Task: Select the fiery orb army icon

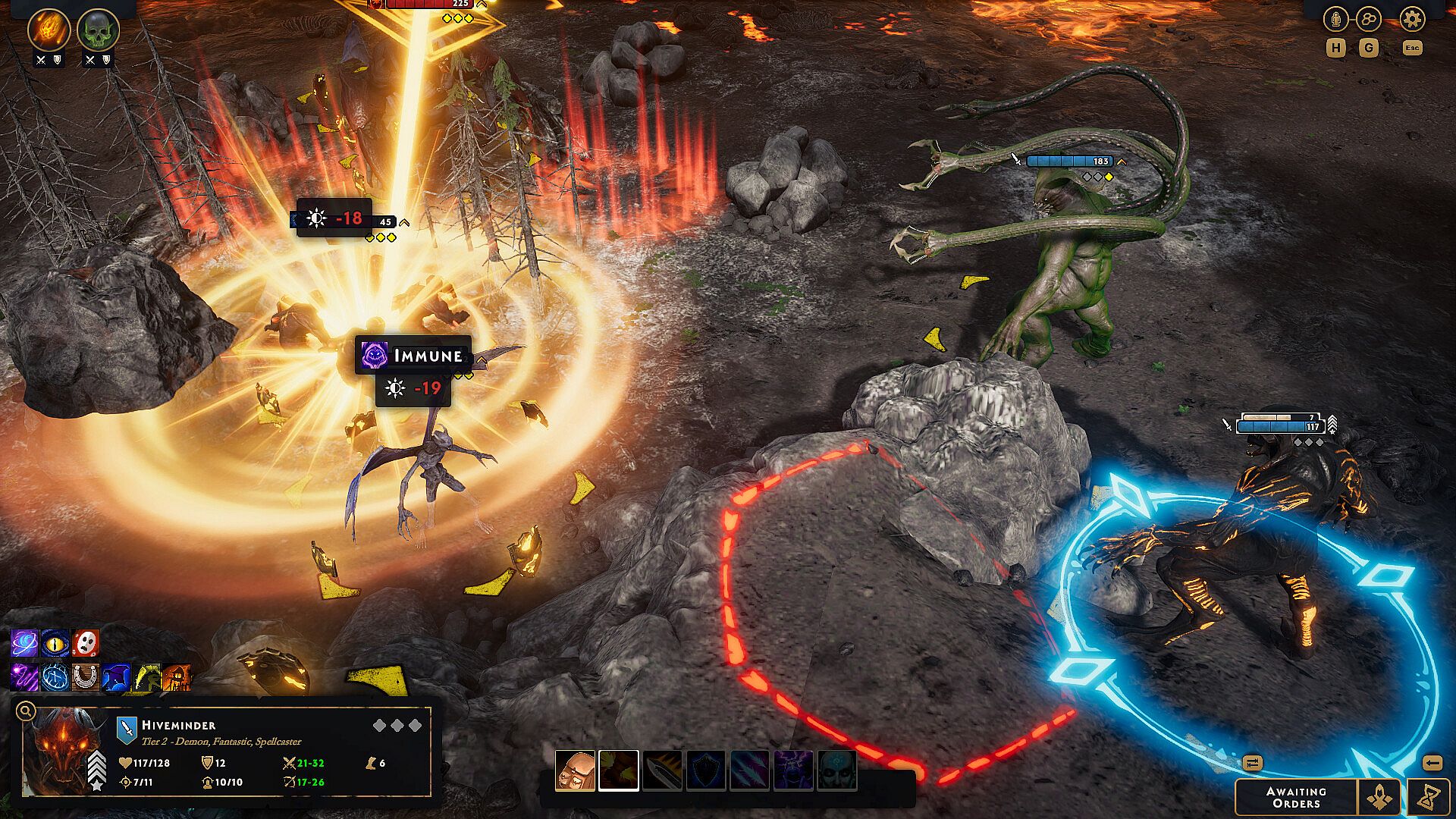Action: (49, 30)
